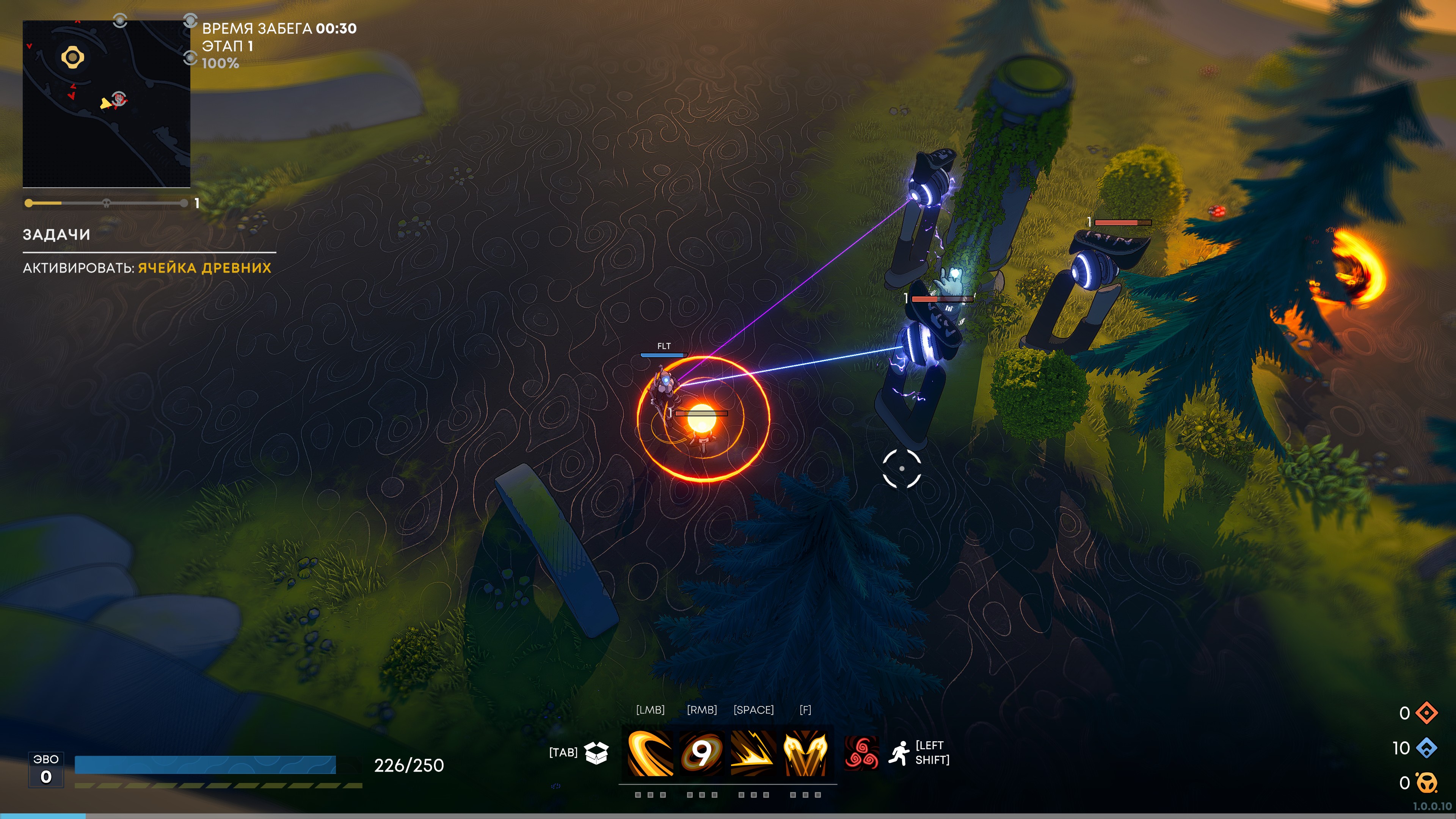Open the inventory box icon

(x=596, y=752)
